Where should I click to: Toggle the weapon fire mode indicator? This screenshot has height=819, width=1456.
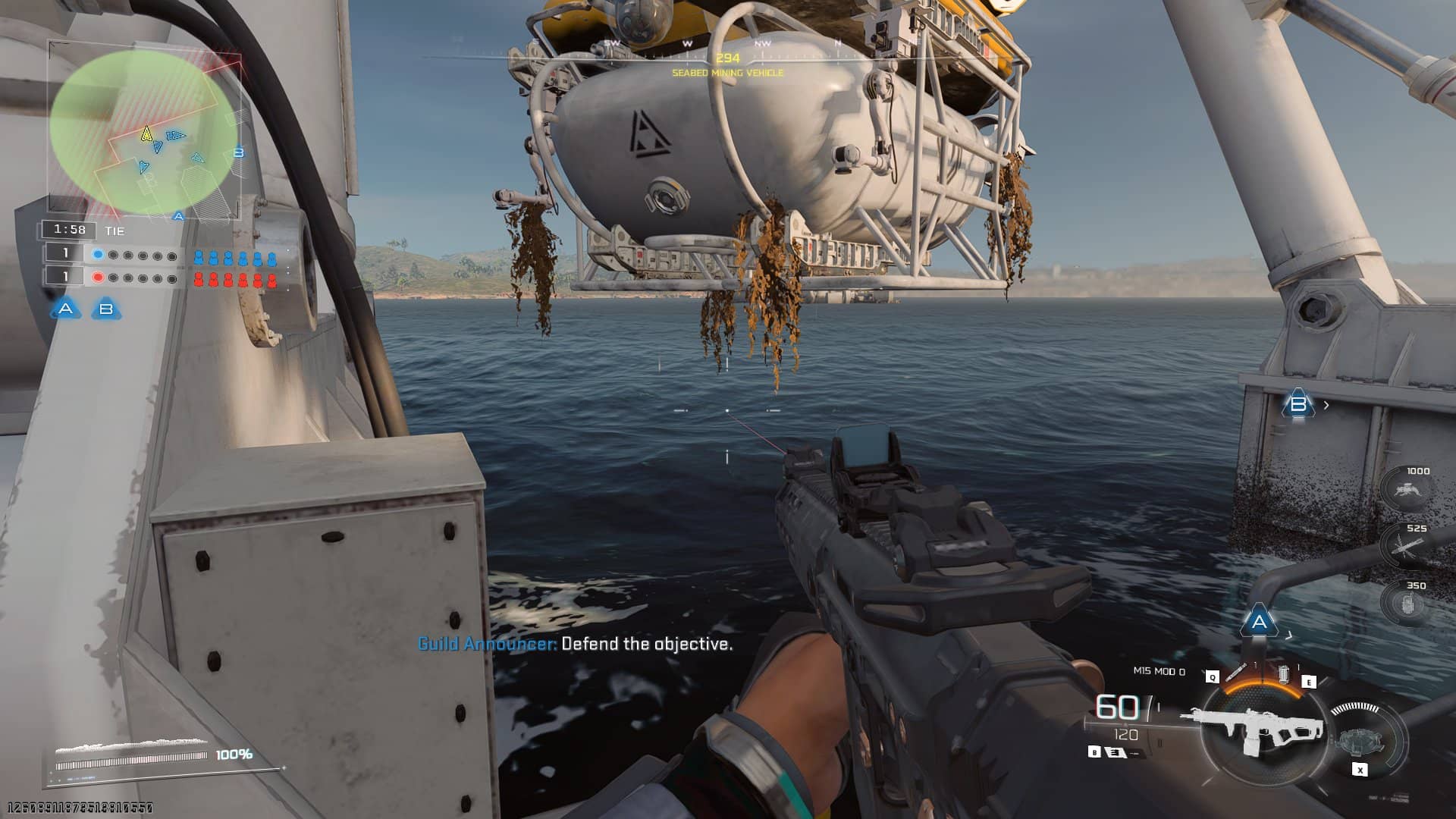tap(1116, 752)
